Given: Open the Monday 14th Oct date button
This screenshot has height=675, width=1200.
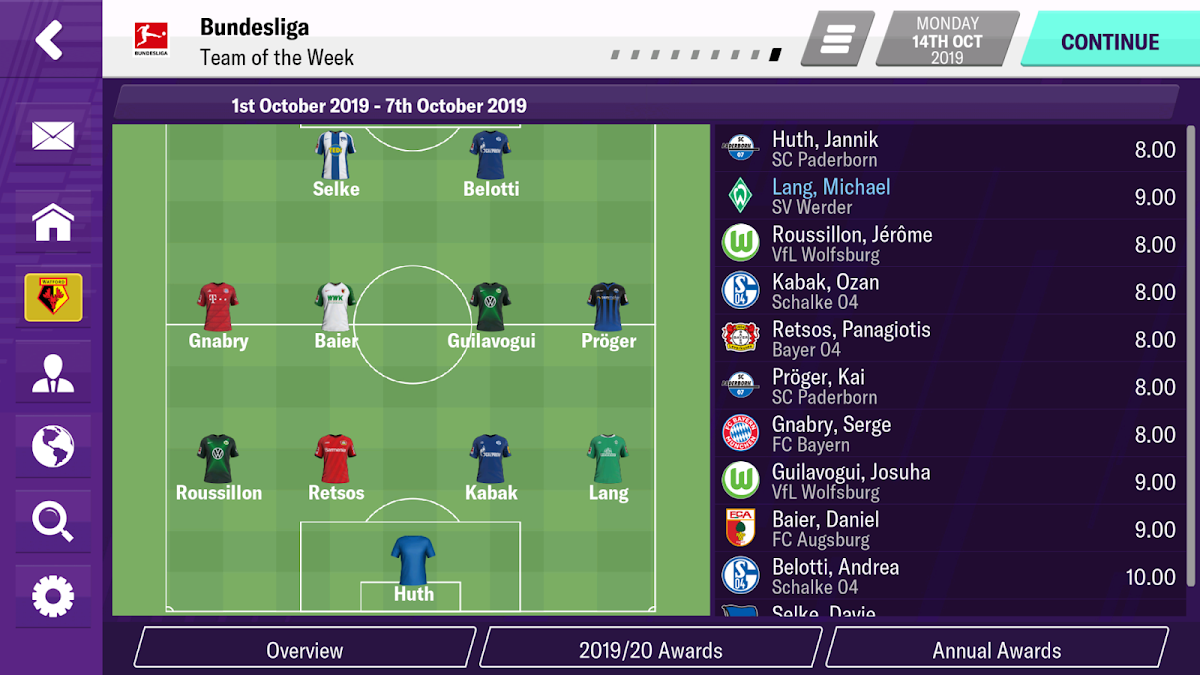Looking at the screenshot, I should (946, 42).
